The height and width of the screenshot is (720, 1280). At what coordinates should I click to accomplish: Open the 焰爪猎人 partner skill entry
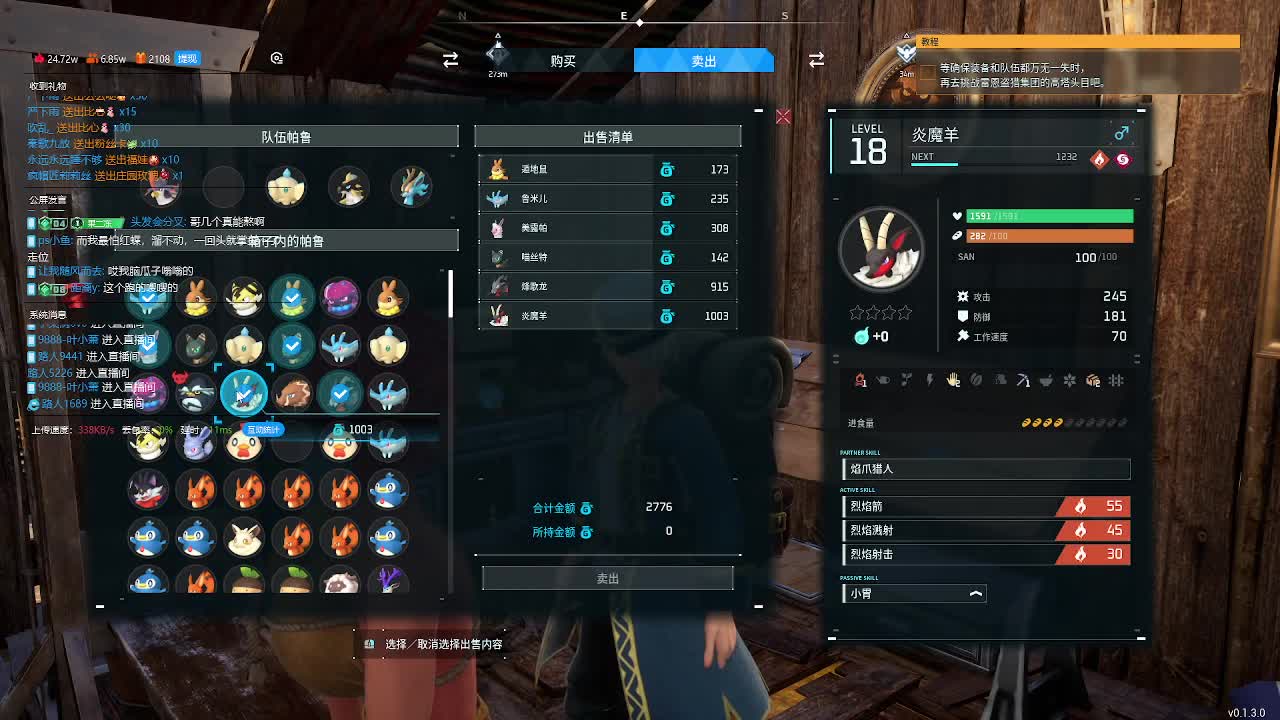[985, 468]
